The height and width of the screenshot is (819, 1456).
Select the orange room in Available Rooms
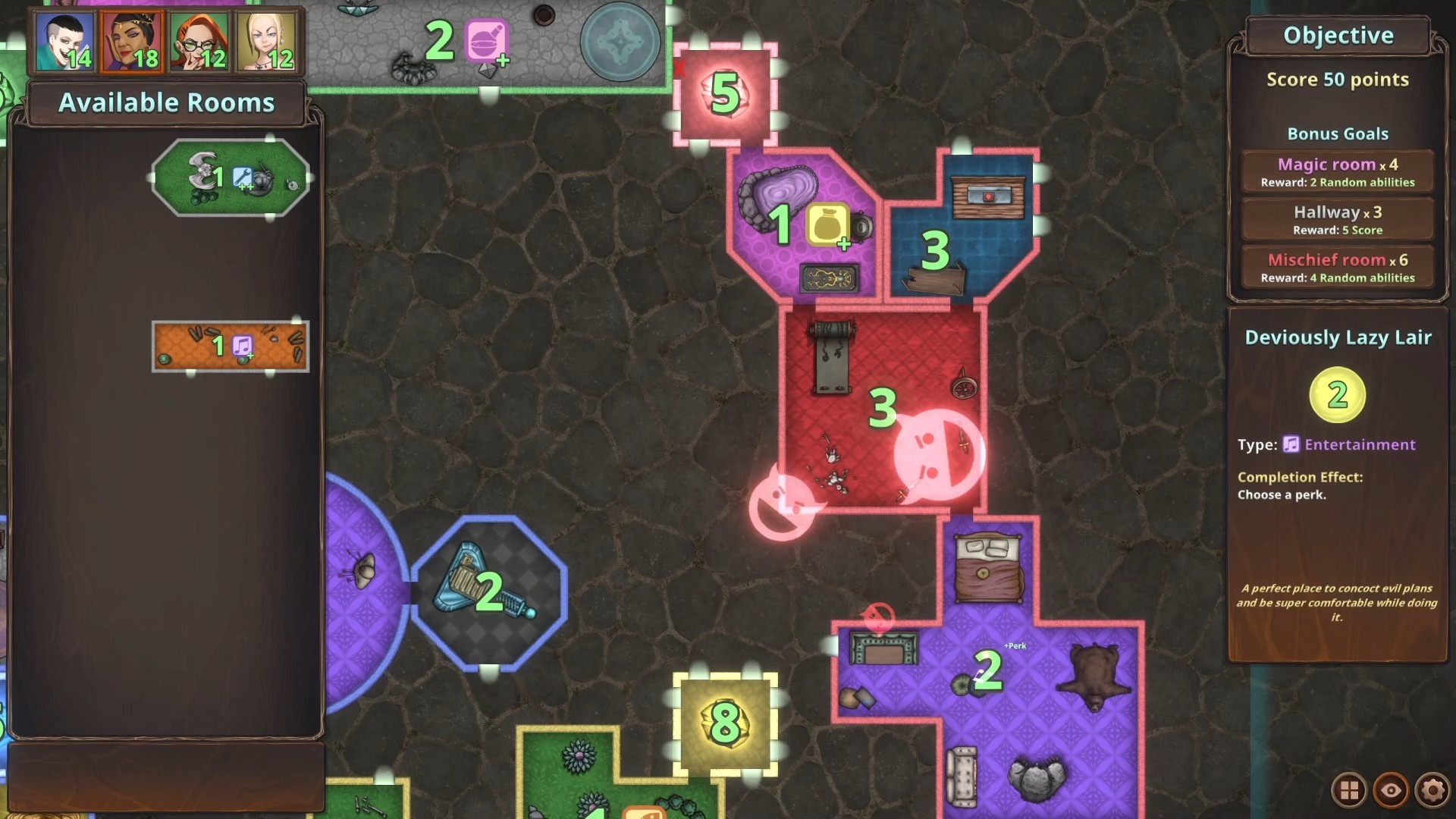[x=230, y=347]
